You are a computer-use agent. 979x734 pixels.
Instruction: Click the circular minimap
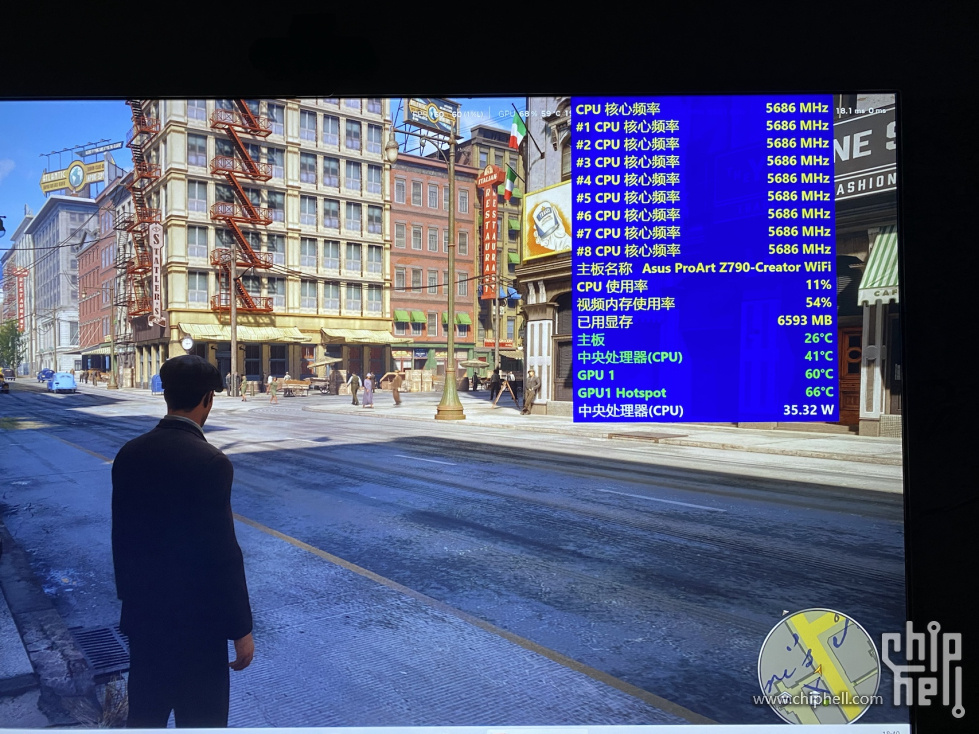[818, 666]
